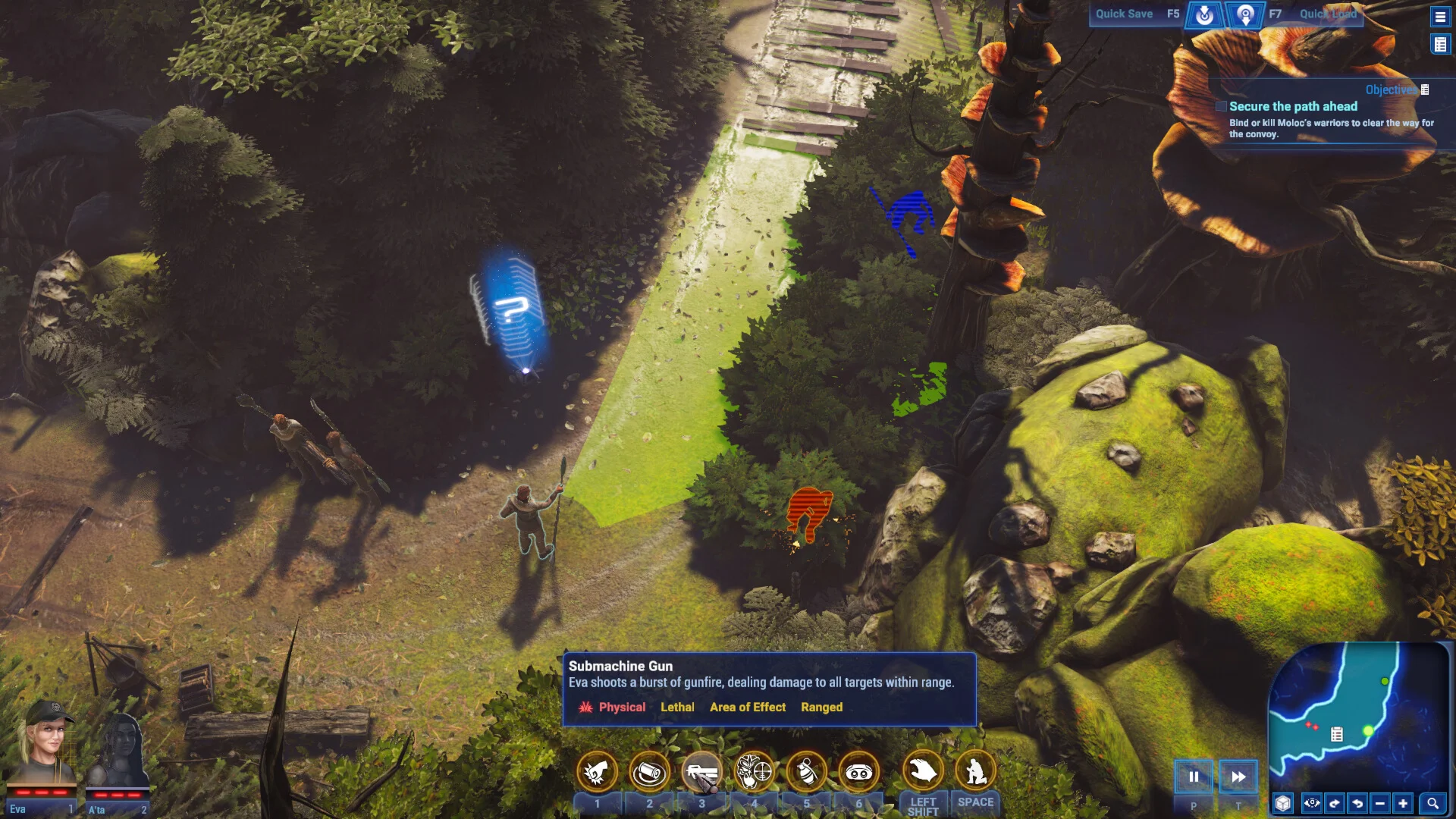Image resolution: width=1456 pixels, height=819 pixels.
Task: Pause the game with the pause button
Action: [1194, 777]
